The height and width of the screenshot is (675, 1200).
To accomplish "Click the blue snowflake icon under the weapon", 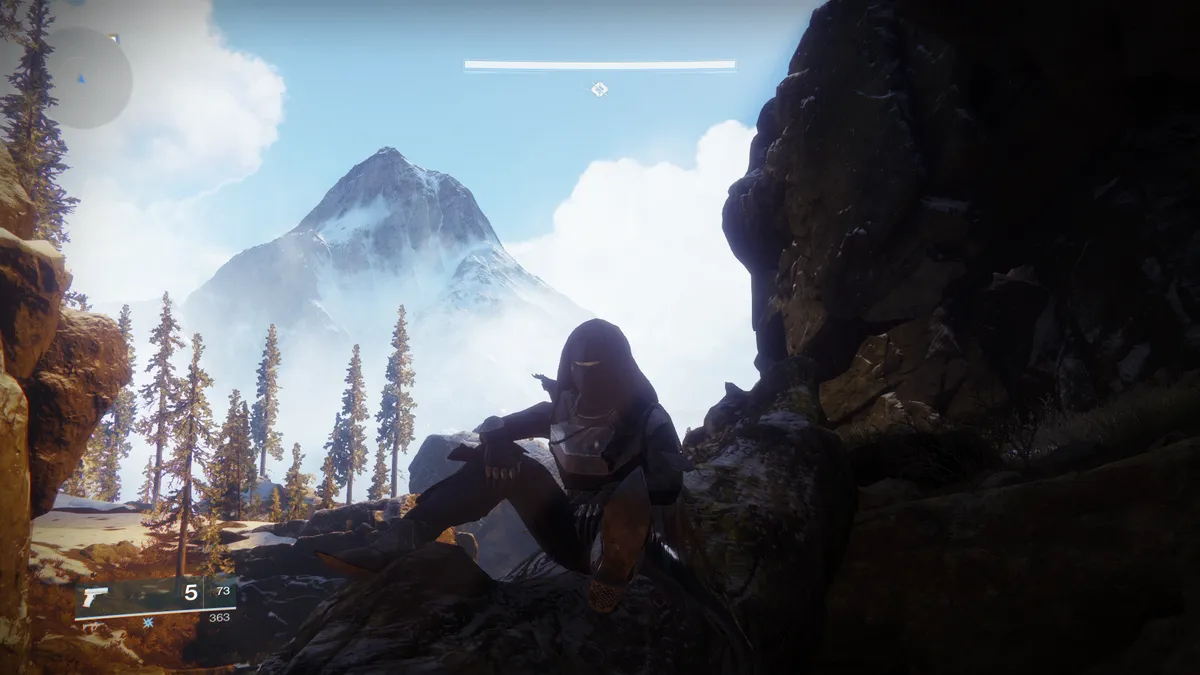I will click(148, 622).
